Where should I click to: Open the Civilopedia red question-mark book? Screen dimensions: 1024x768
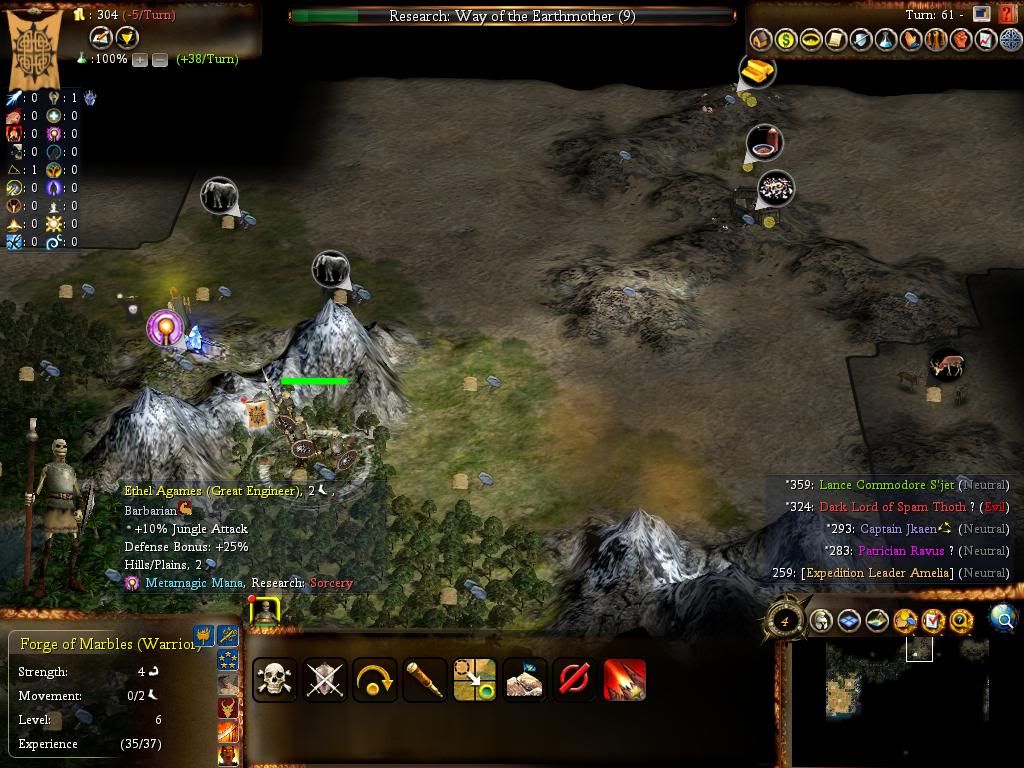click(1007, 14)
